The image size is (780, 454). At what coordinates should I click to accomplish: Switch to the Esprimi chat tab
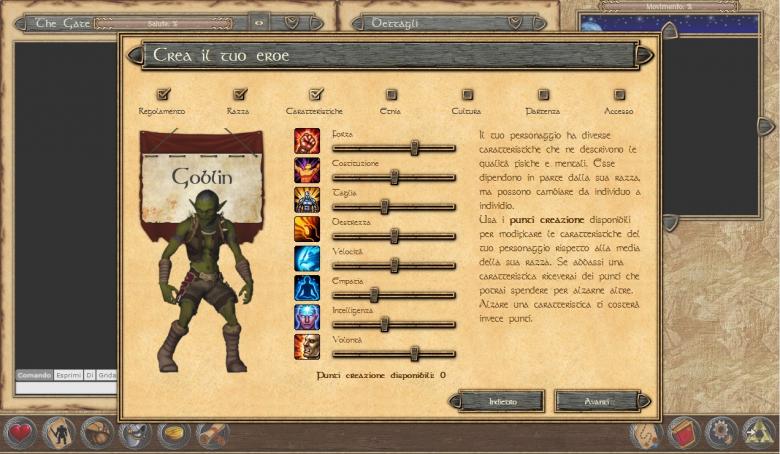(68, 375)
